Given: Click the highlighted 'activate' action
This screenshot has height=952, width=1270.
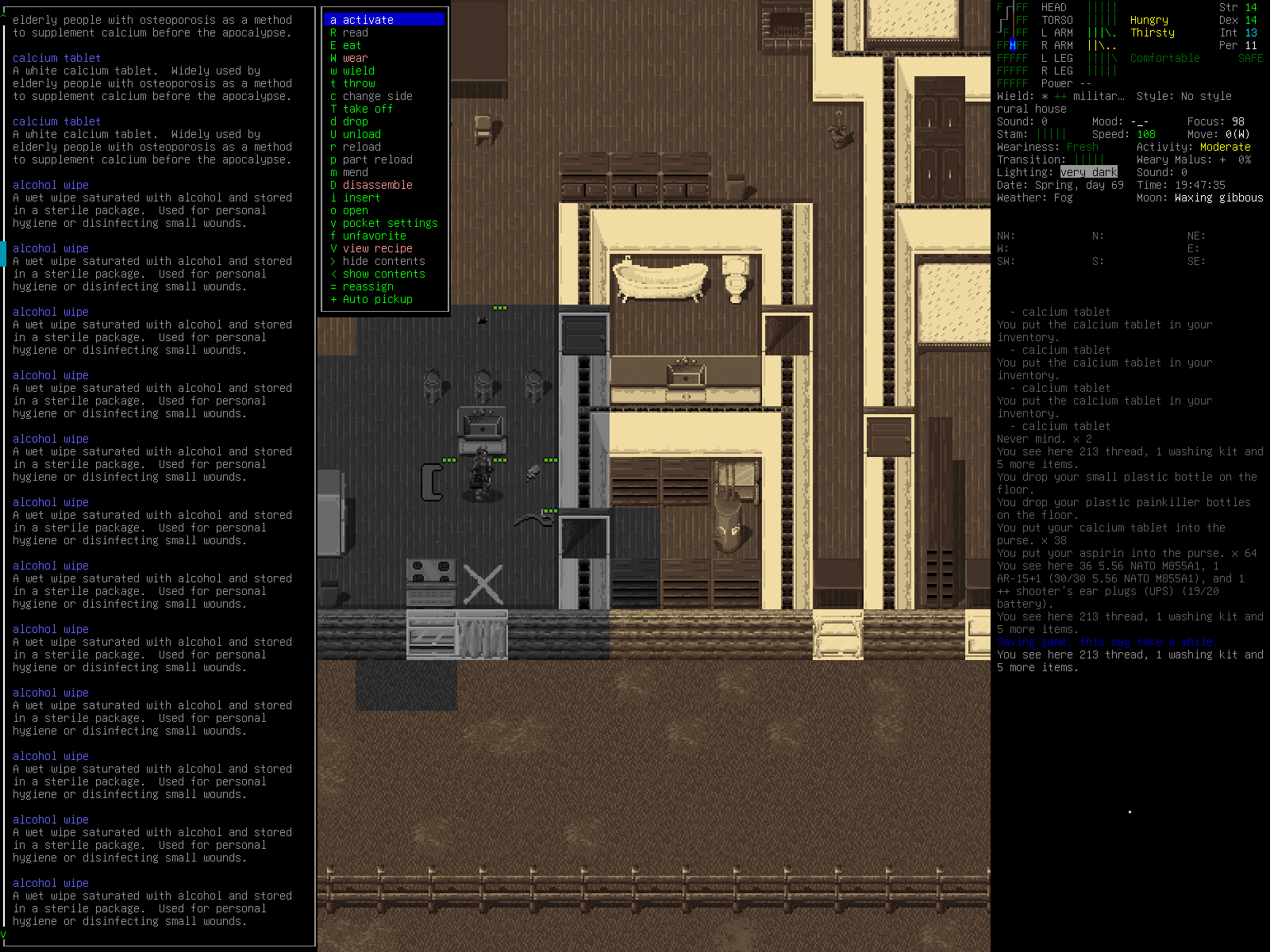Looking at the screenshot, I should pyautogui.click(x=368, y=20).
